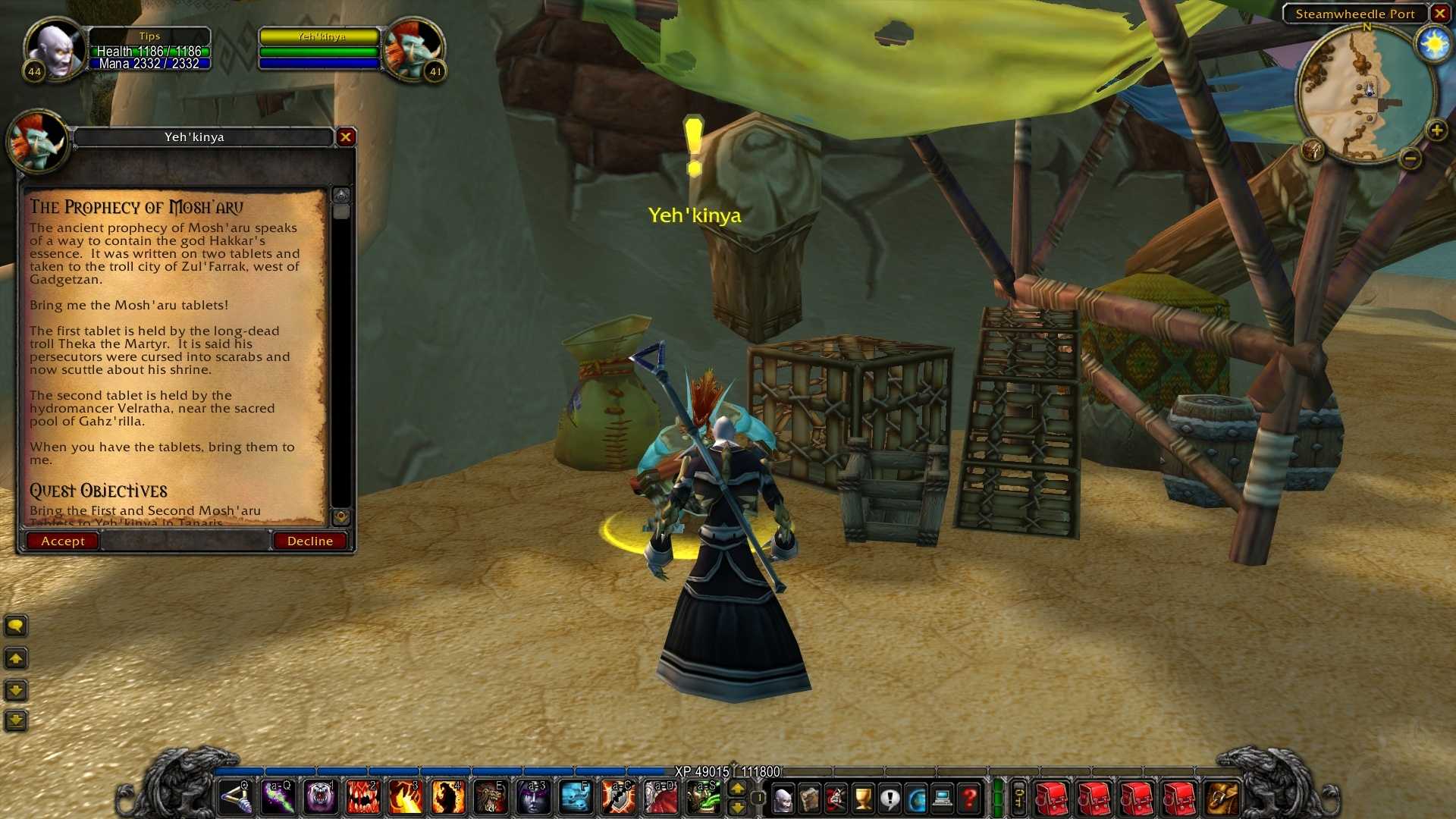Open the world map globe button
Screen dimensions: 1456x819
click(916, 799)
